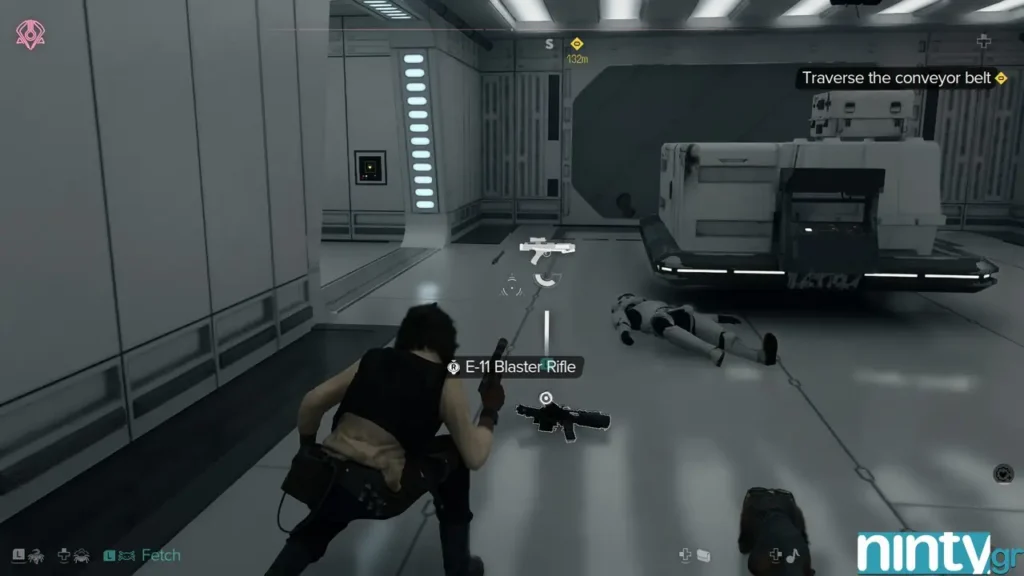Open the Traverse the conveyor belt objective
The image size is (1024, 576).
coord(896,78)
